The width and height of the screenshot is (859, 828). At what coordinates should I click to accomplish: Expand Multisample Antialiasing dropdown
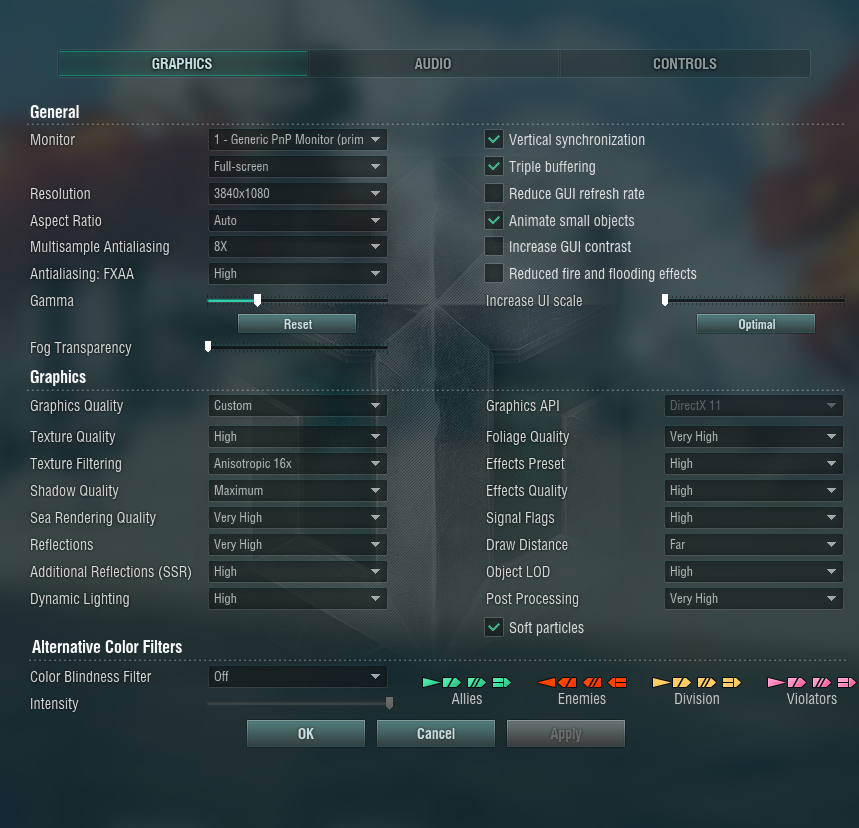click(297, 247)
